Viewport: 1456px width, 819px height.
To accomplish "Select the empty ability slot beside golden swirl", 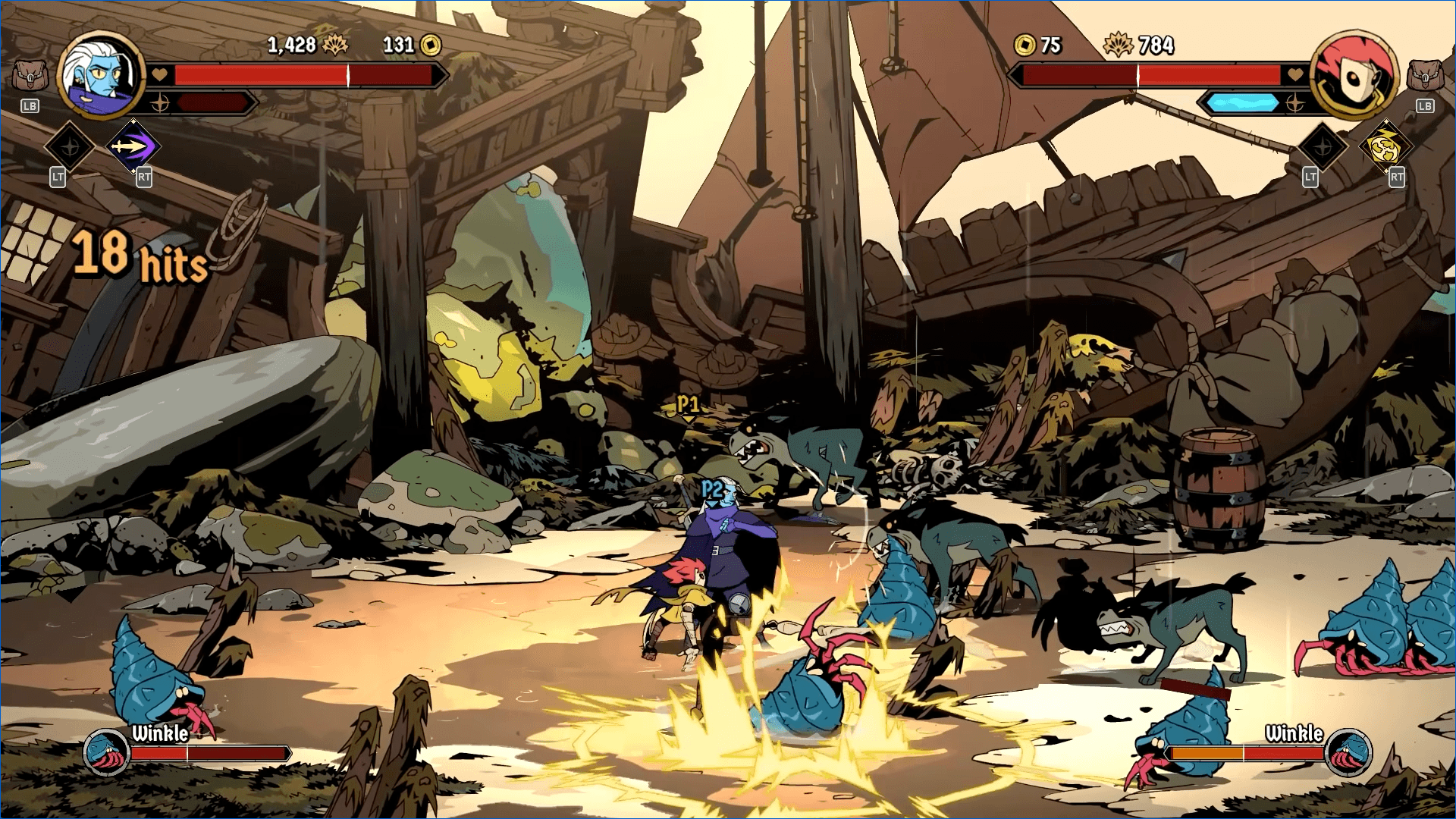I will [x=1323, y=146].
